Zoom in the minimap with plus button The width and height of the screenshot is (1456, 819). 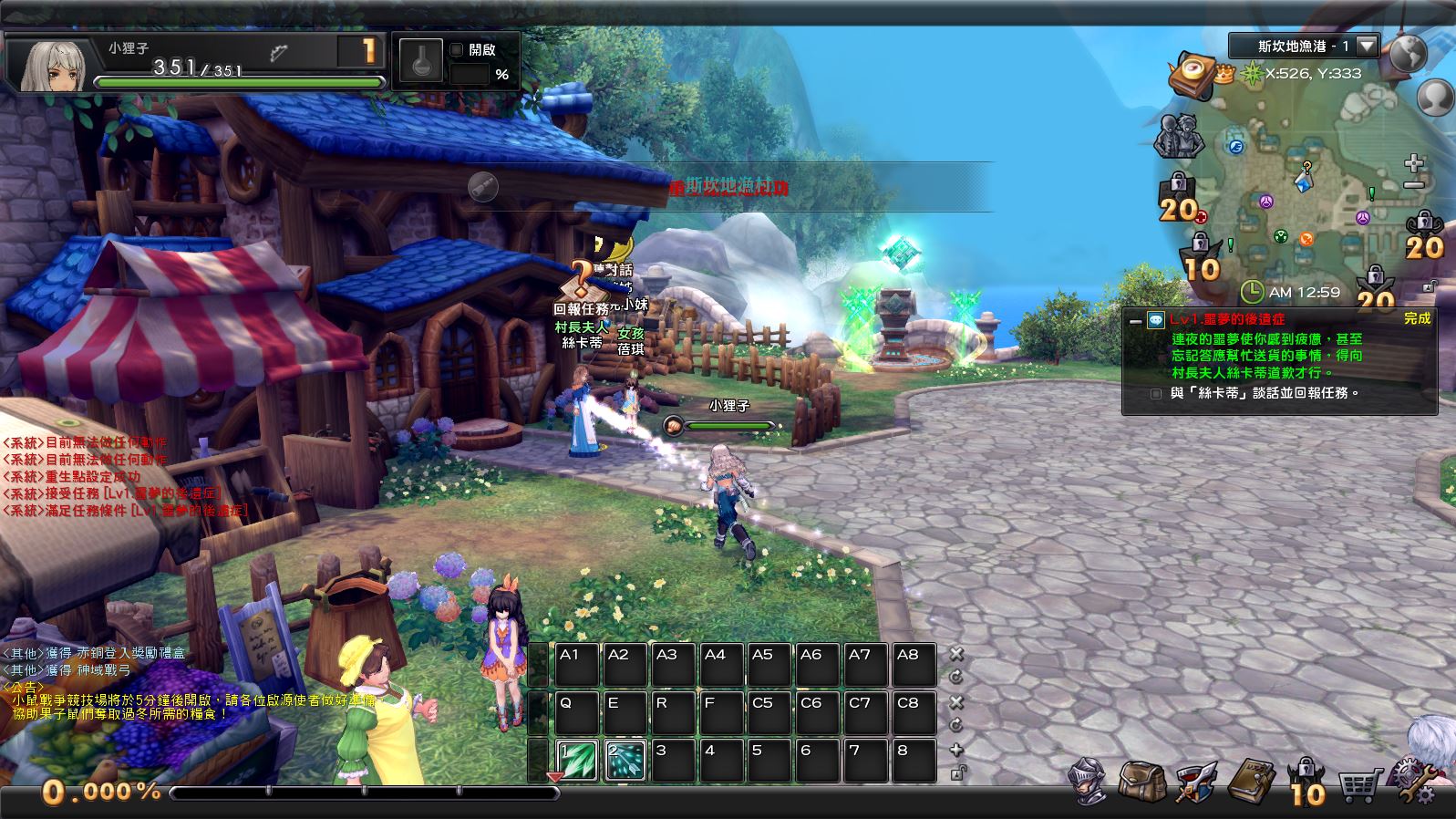pyautogui.click(x=1414, y=163)
